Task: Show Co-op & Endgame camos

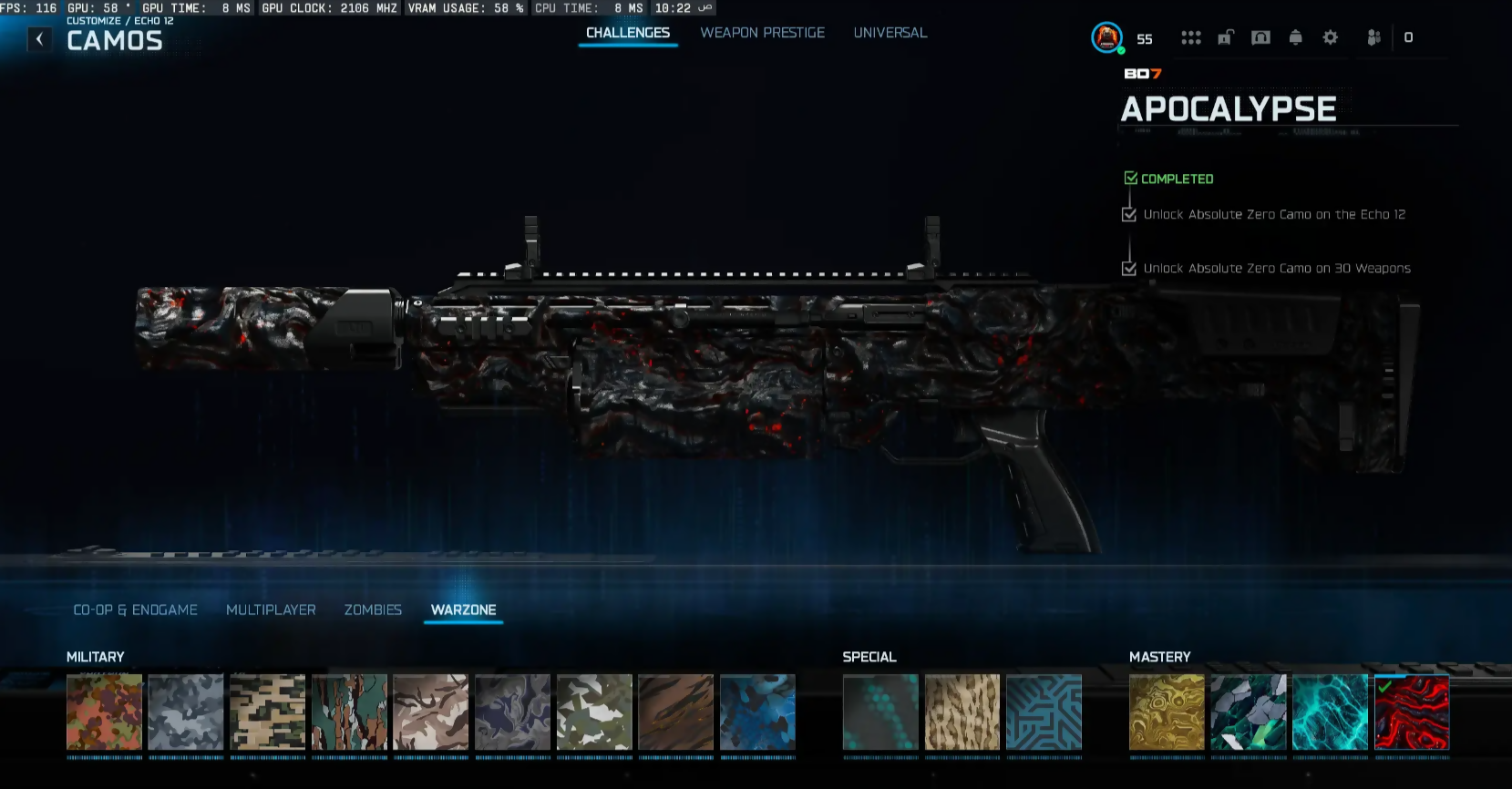Action: pyautogui.click(x=135, y=610)
